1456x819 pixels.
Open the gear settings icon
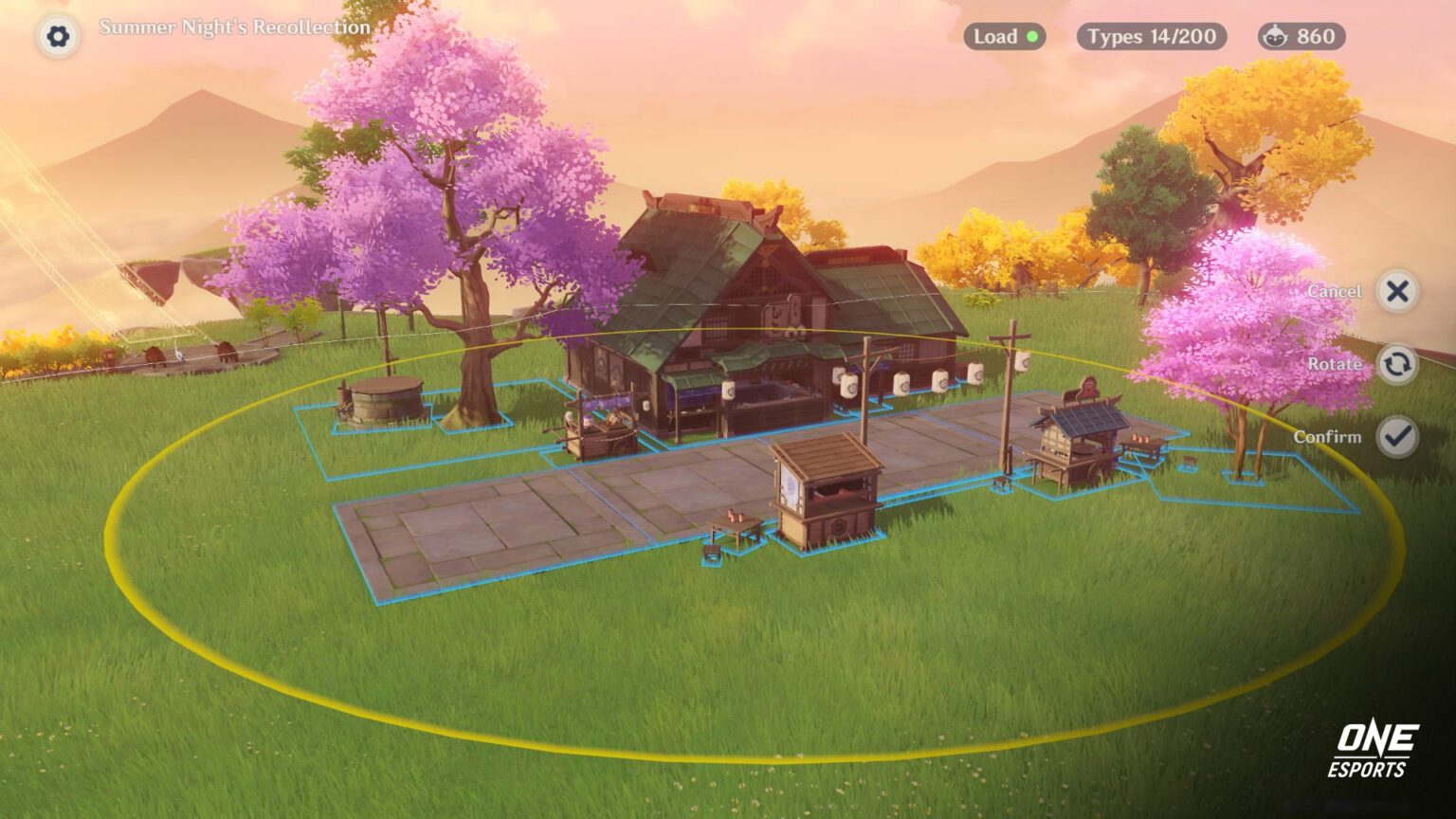[x=58, y=37]
